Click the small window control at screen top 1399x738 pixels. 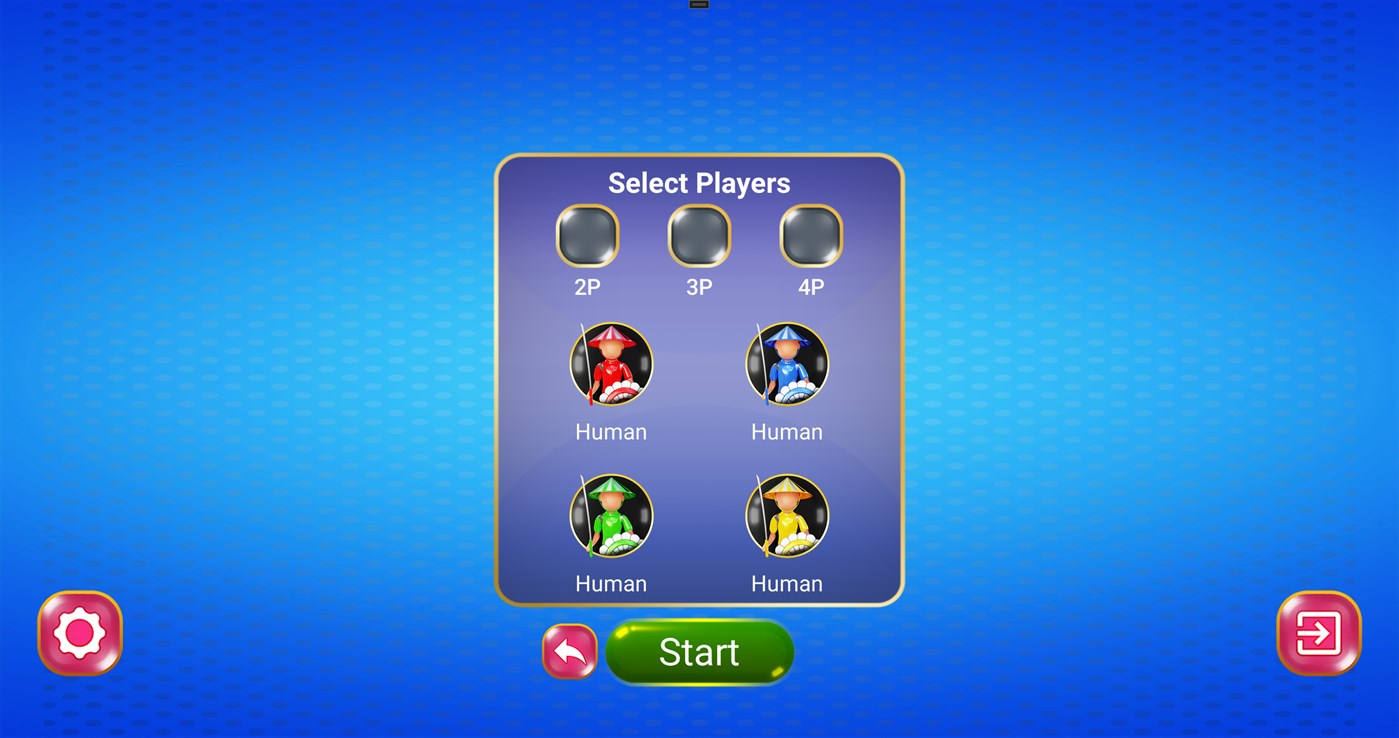699,5
